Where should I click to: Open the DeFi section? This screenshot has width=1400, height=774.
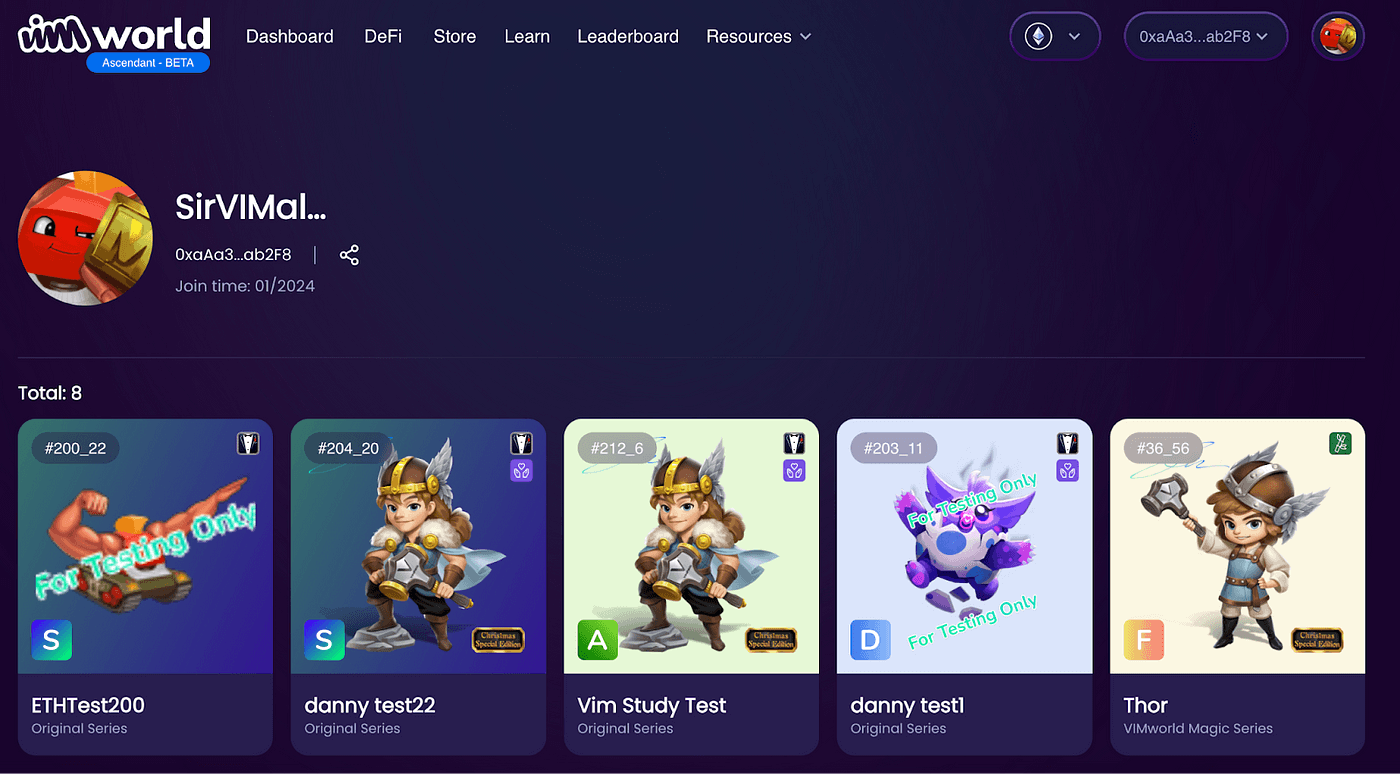383,36
